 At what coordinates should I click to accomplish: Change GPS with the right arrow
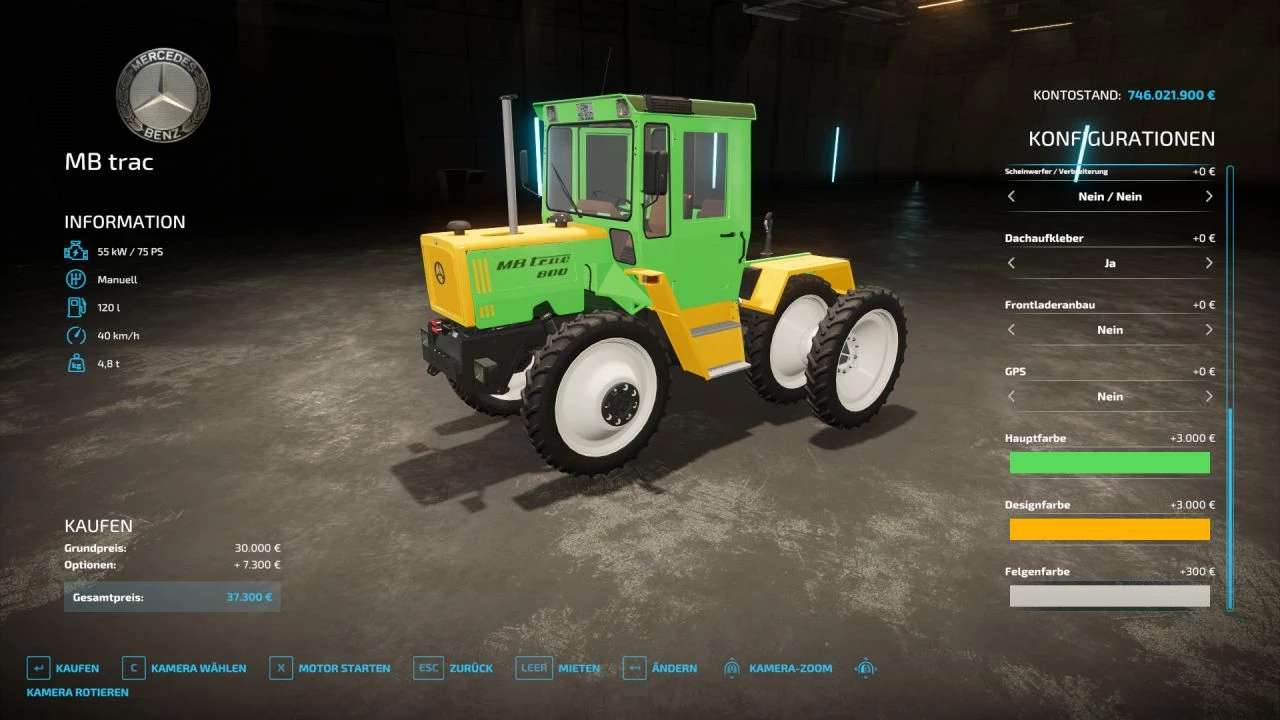pos(1208,396)
